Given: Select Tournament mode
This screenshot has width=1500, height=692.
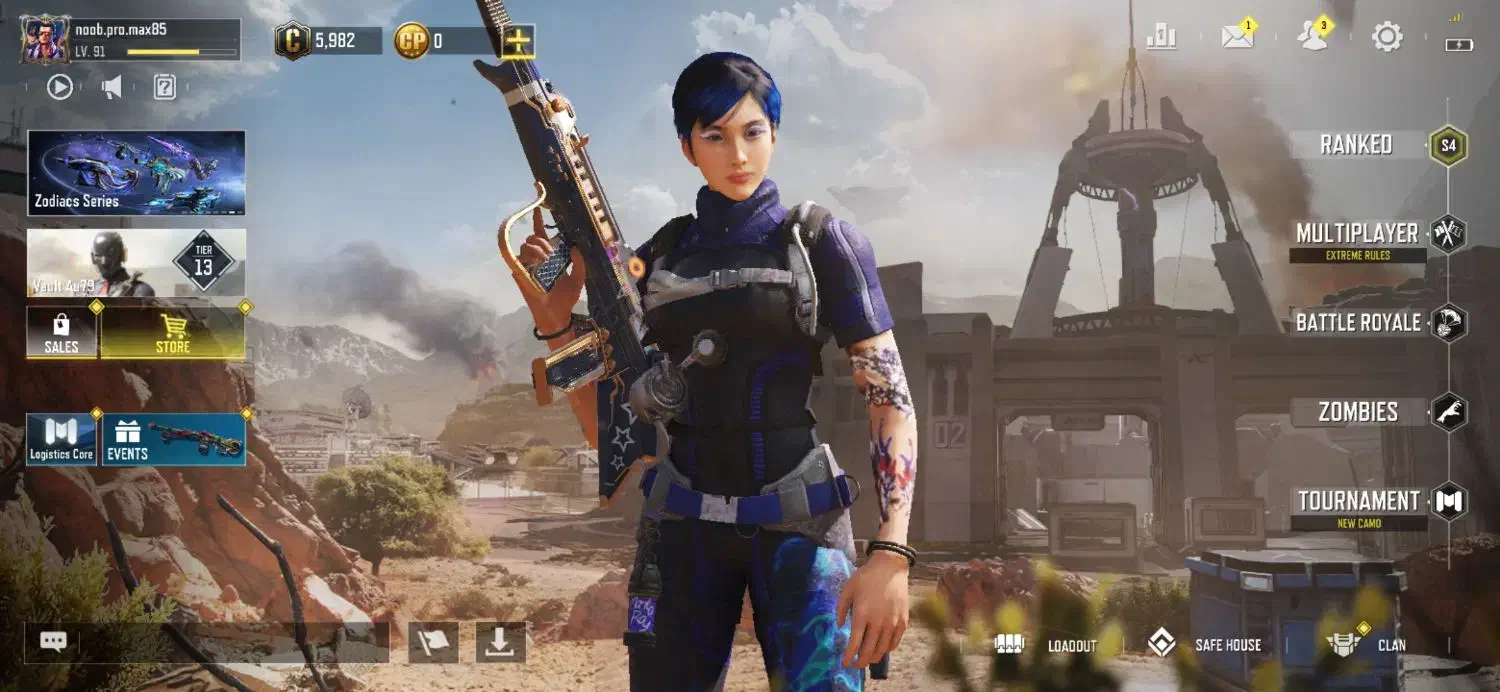Looking at the screenshot, I should [1358, 501].
